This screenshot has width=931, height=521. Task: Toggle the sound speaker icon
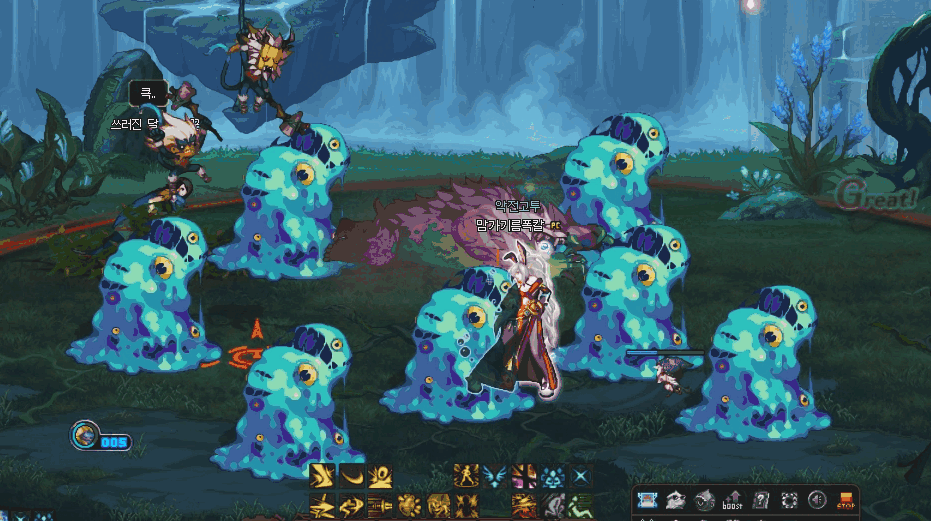(x=817, y=500)
